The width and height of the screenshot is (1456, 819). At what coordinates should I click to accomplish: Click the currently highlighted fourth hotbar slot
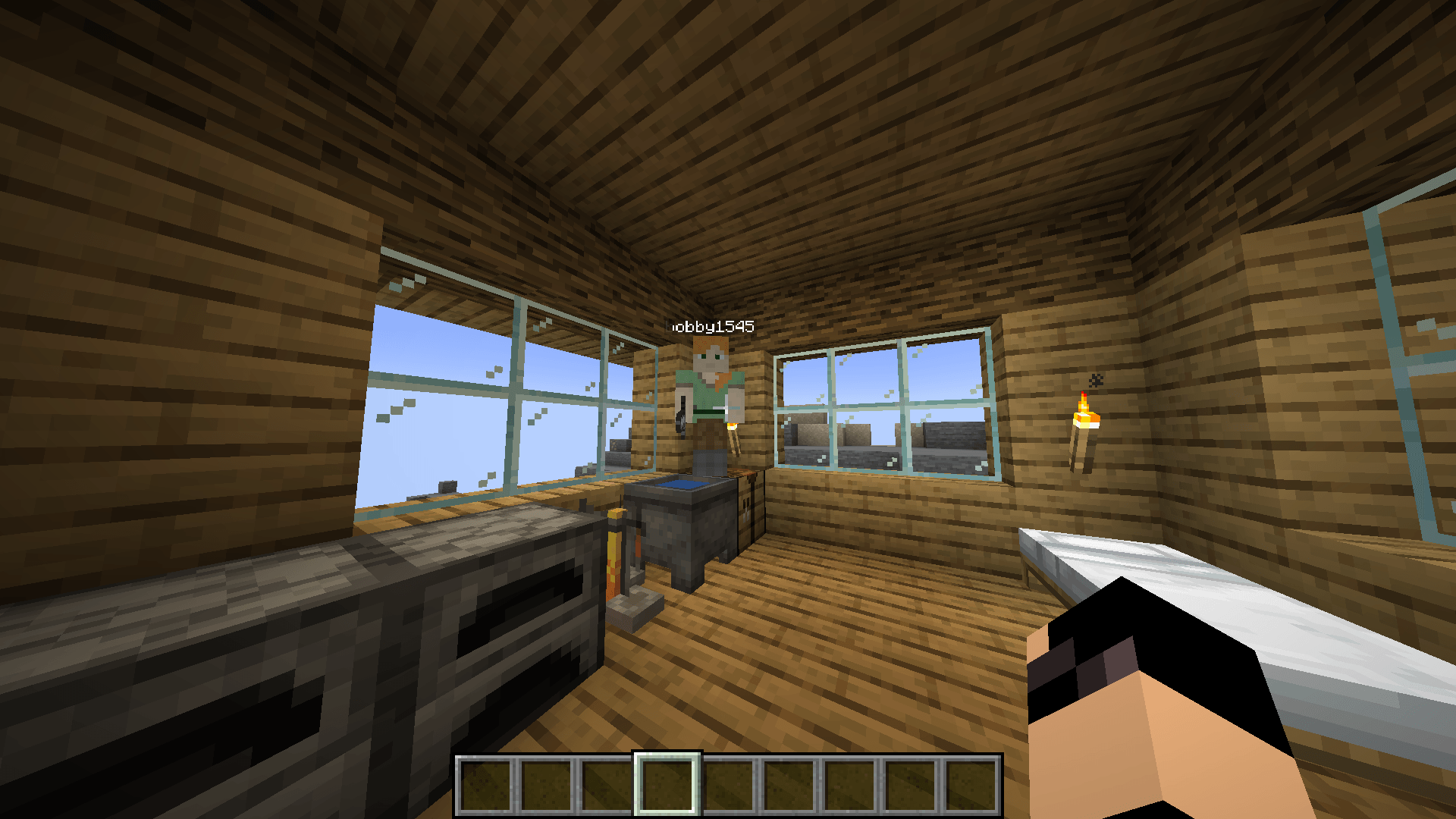(x=669, y=781)
